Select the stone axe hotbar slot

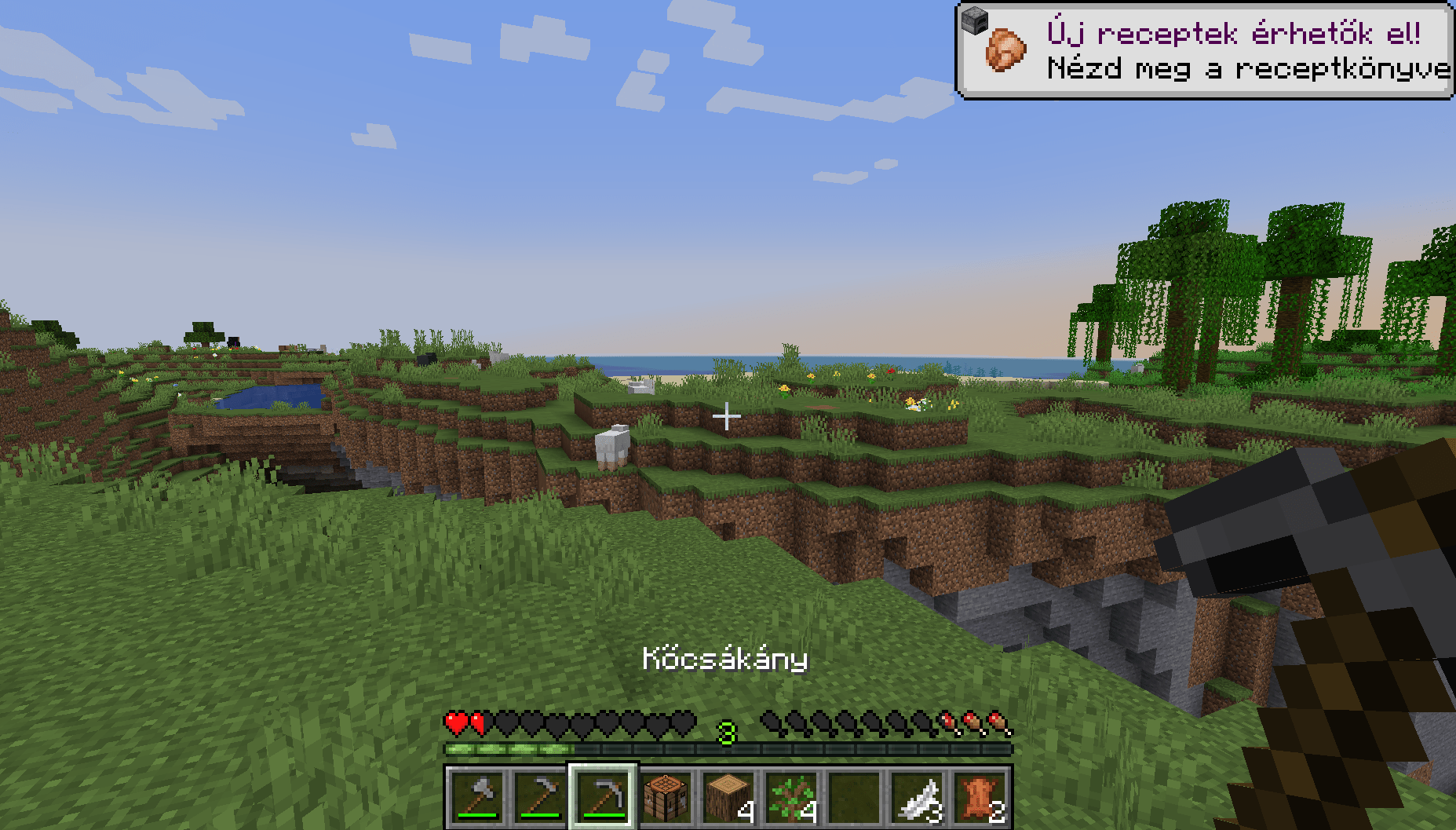click(477, 797)
